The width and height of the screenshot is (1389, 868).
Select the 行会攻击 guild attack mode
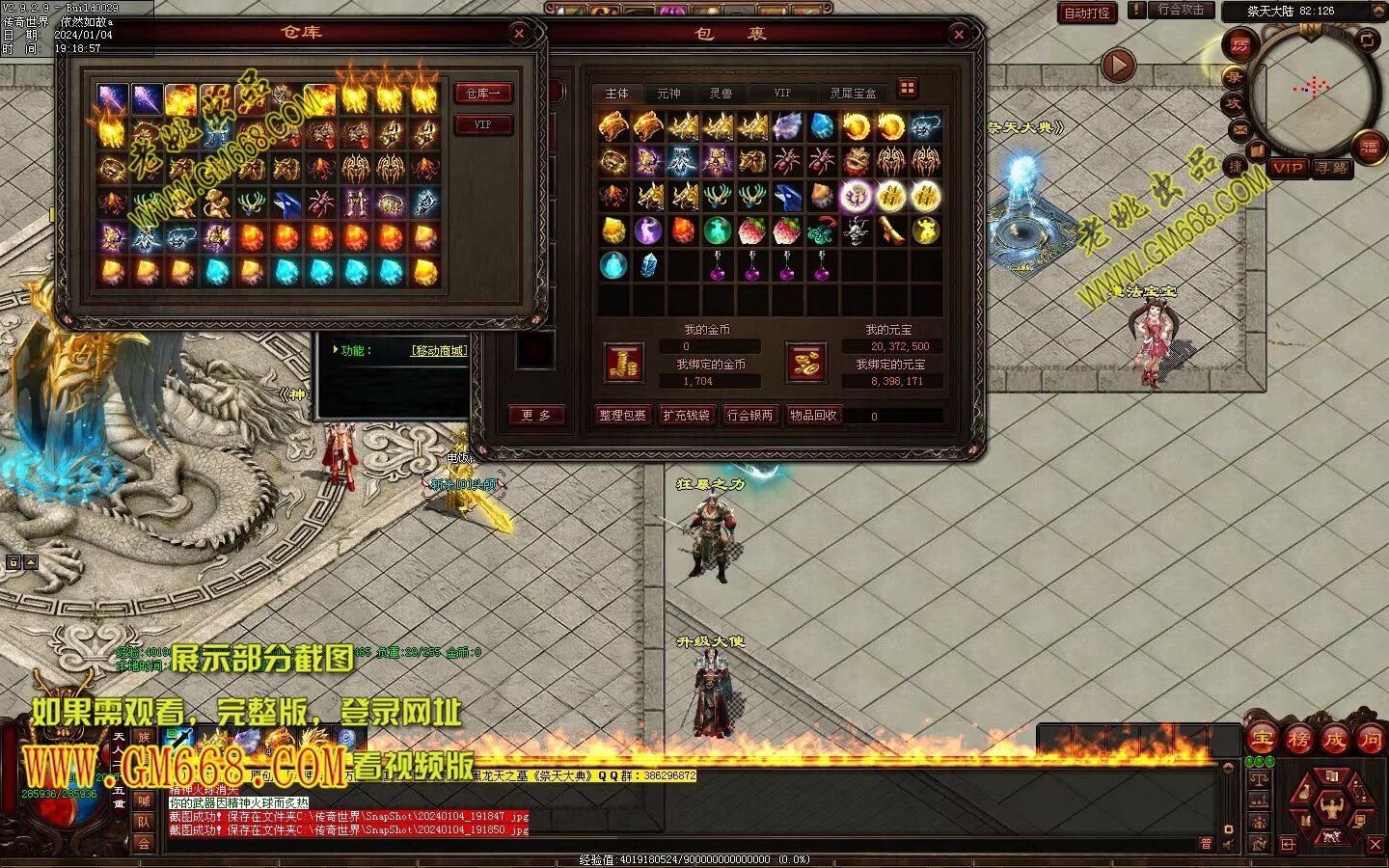pos(1180,10)
